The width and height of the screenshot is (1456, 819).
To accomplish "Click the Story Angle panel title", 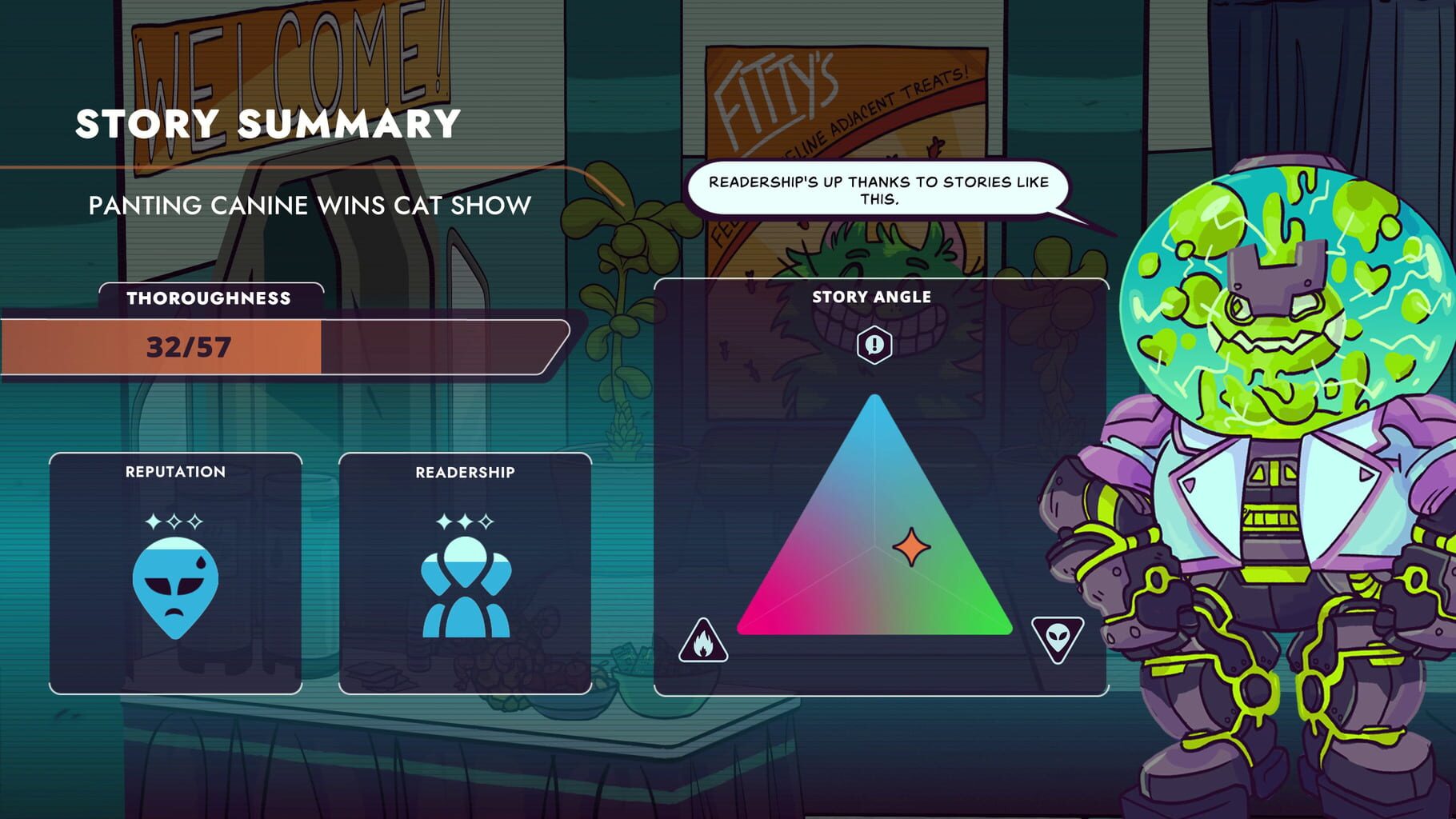I will (874, 296).
